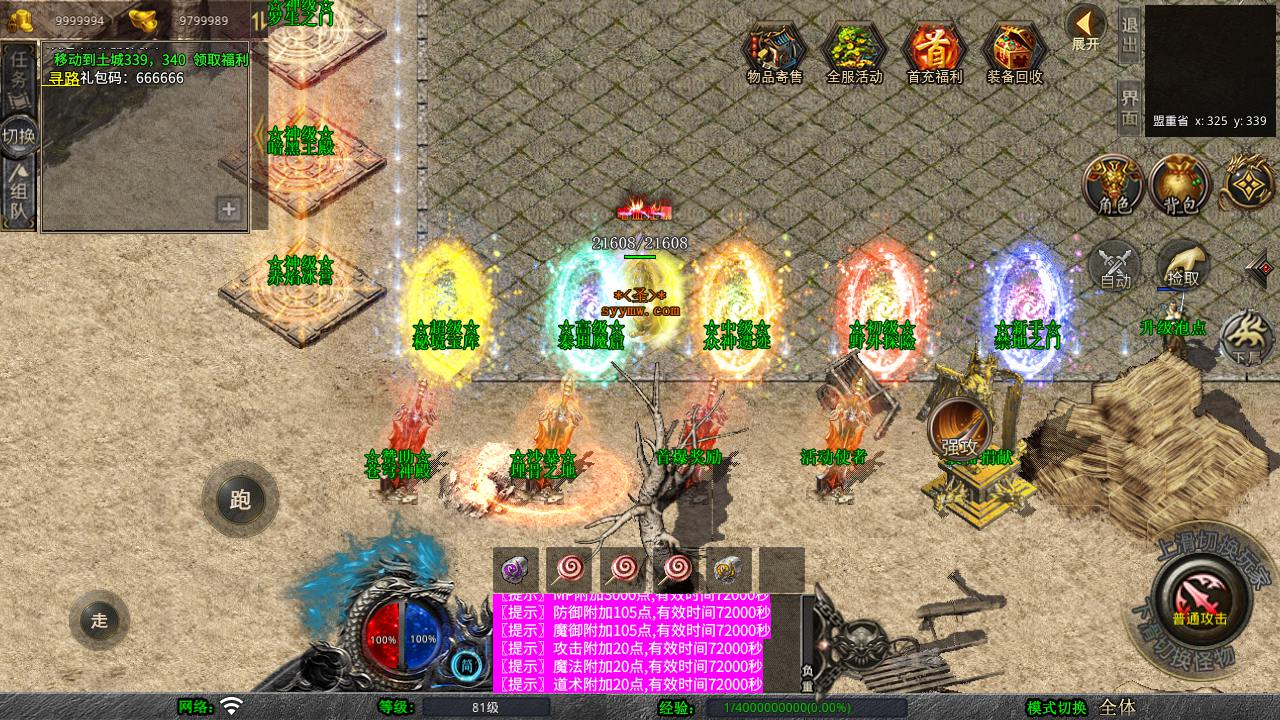Viewport: 1280px width, 720px height.
Task: Click the 寻路 pathfinding link
Action: (x=64, y=78)
